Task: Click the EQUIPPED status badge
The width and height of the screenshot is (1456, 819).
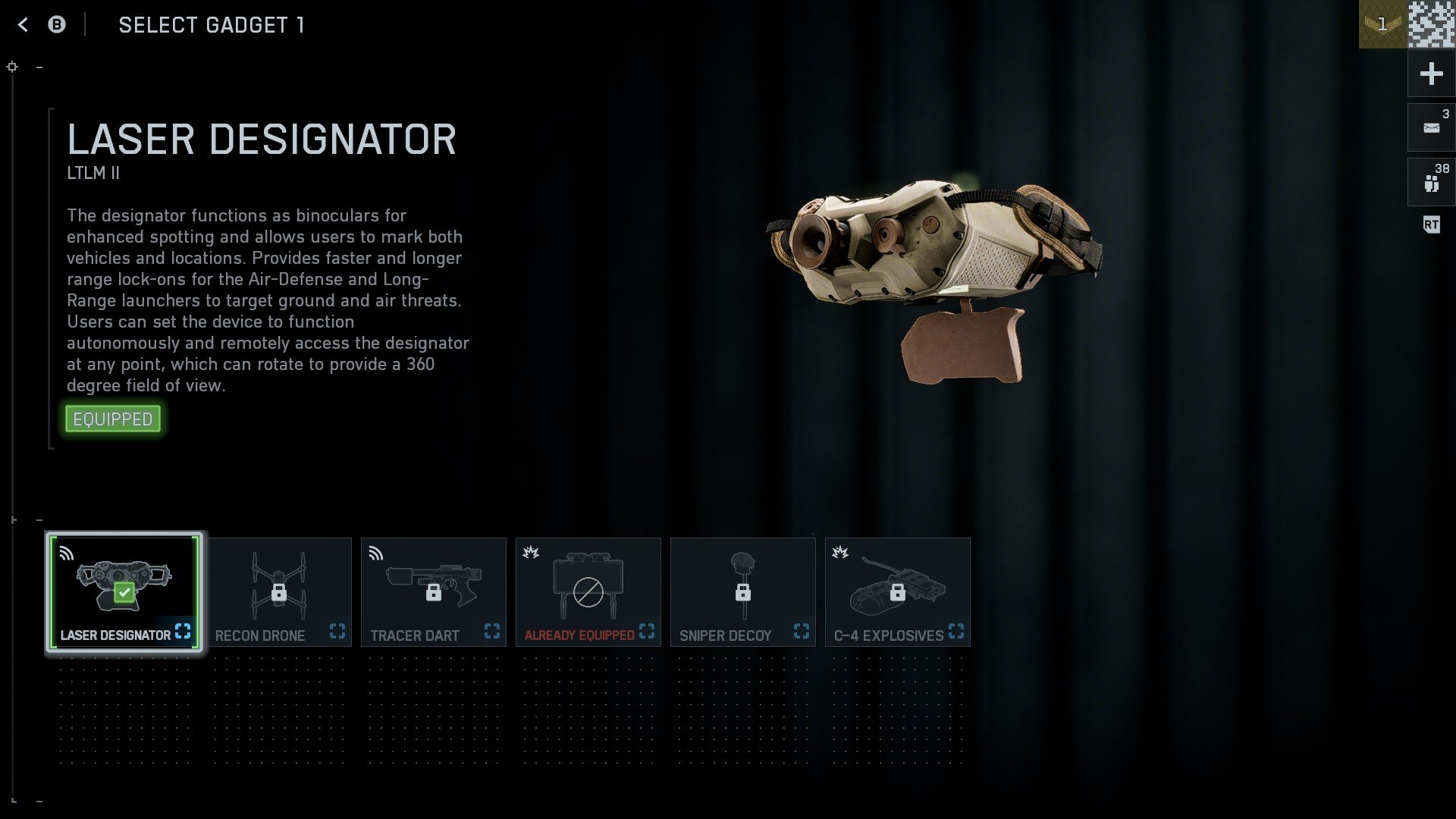Action: [112, 418]
